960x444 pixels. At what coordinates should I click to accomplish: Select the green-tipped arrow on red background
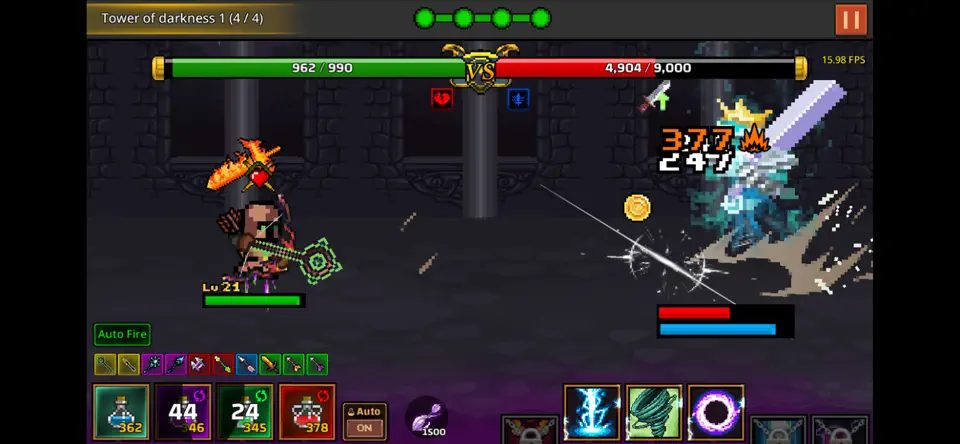222,365
